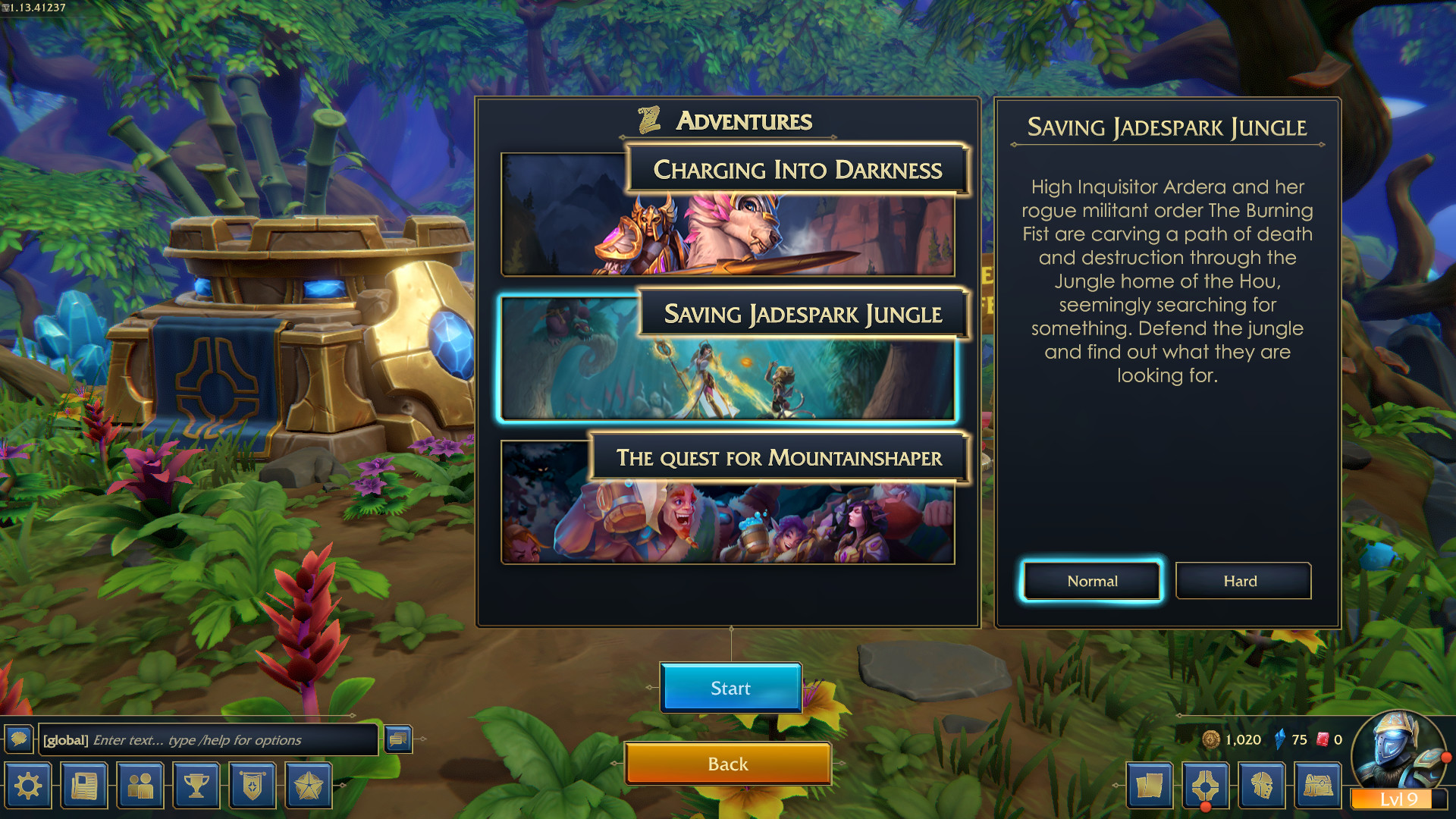
Task: Switch to Hard difficulty
Action: [1242, 581]
